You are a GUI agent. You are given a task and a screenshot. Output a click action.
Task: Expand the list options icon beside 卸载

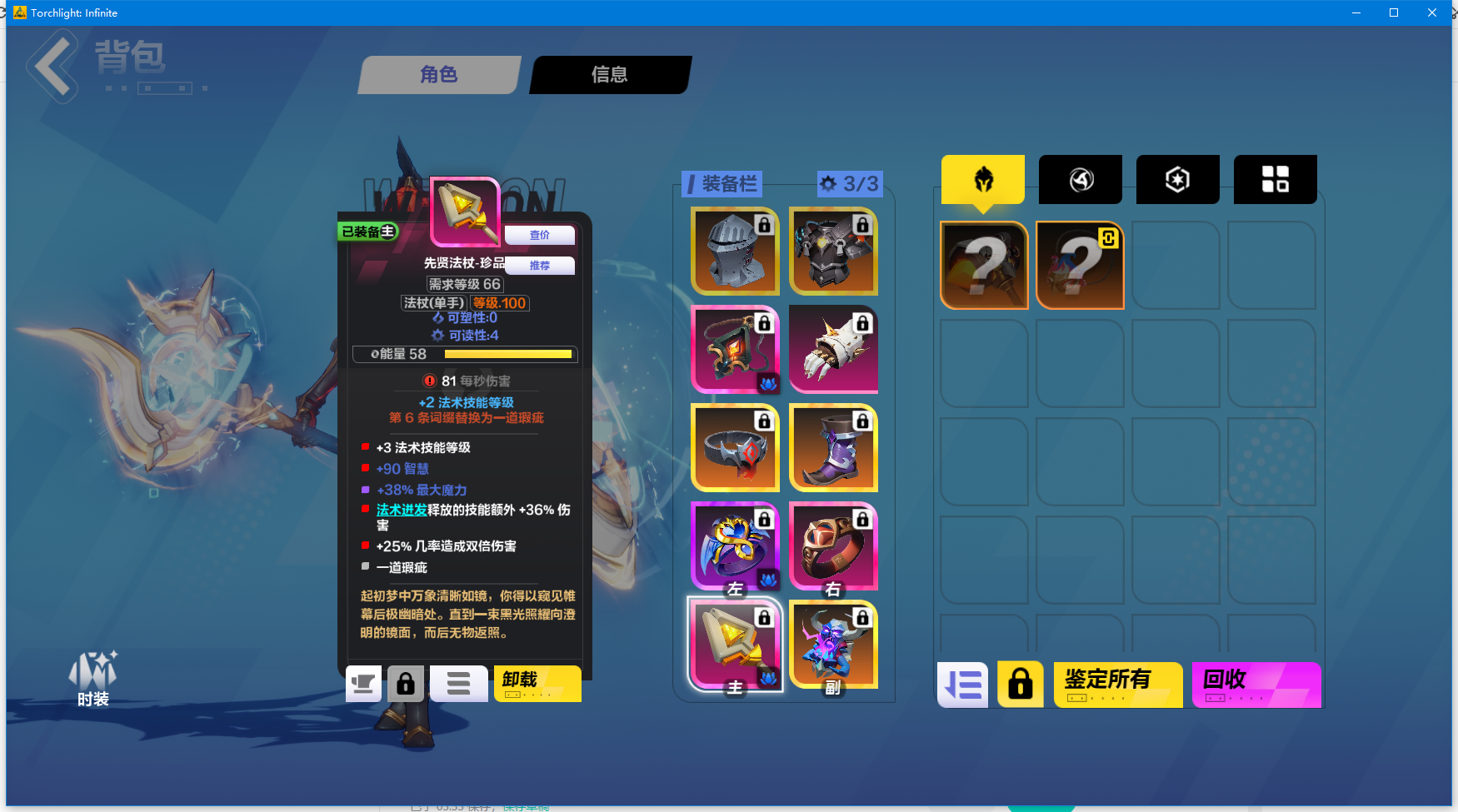458,683
